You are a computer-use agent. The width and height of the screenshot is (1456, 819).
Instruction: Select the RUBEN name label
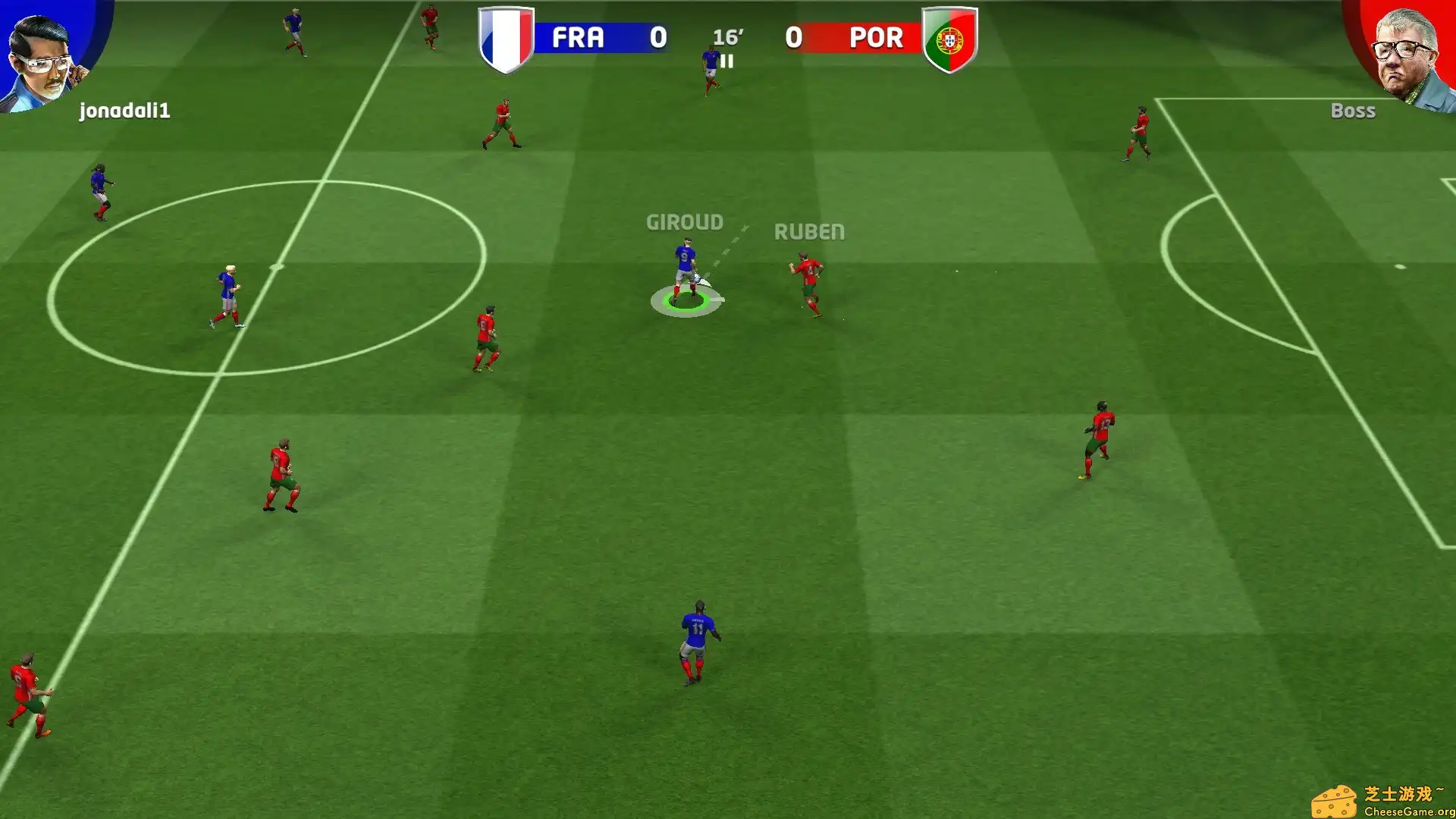(x=809, y=232)
